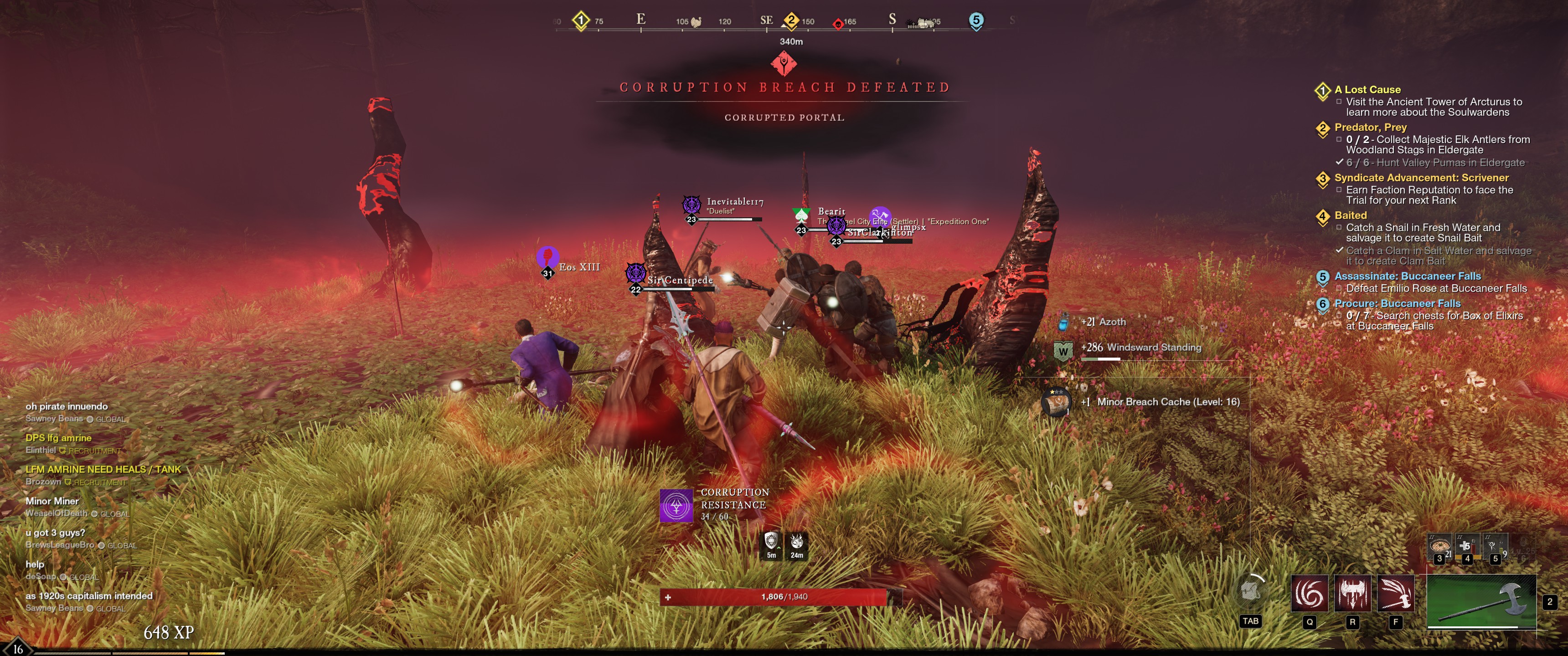Select the Corruption Resistance status icon
This screenshot has height=656, width=1568.
click(x=676, y=505)
